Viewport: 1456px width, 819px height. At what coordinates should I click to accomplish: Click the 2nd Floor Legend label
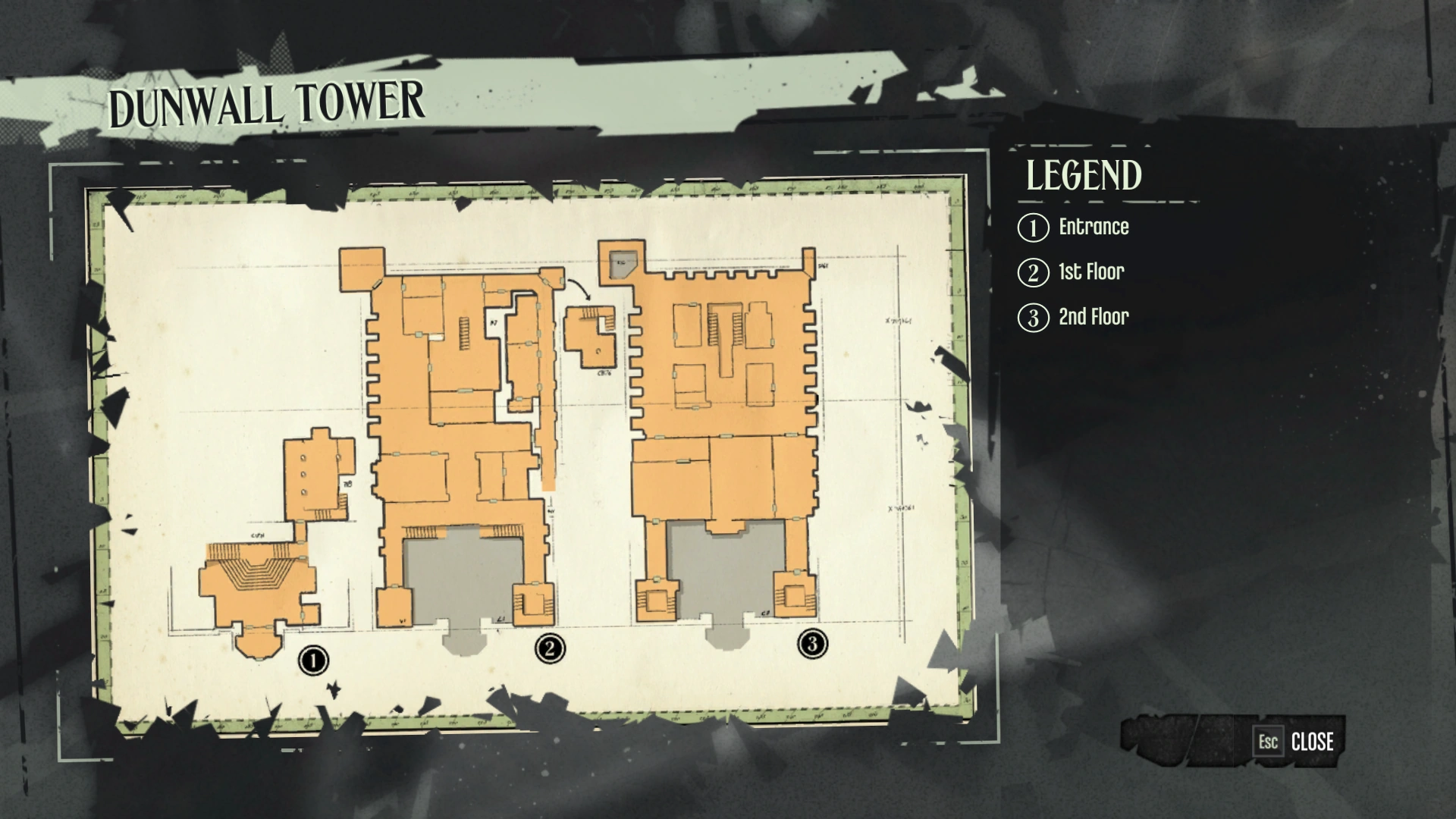click(x=1092, y=317)
